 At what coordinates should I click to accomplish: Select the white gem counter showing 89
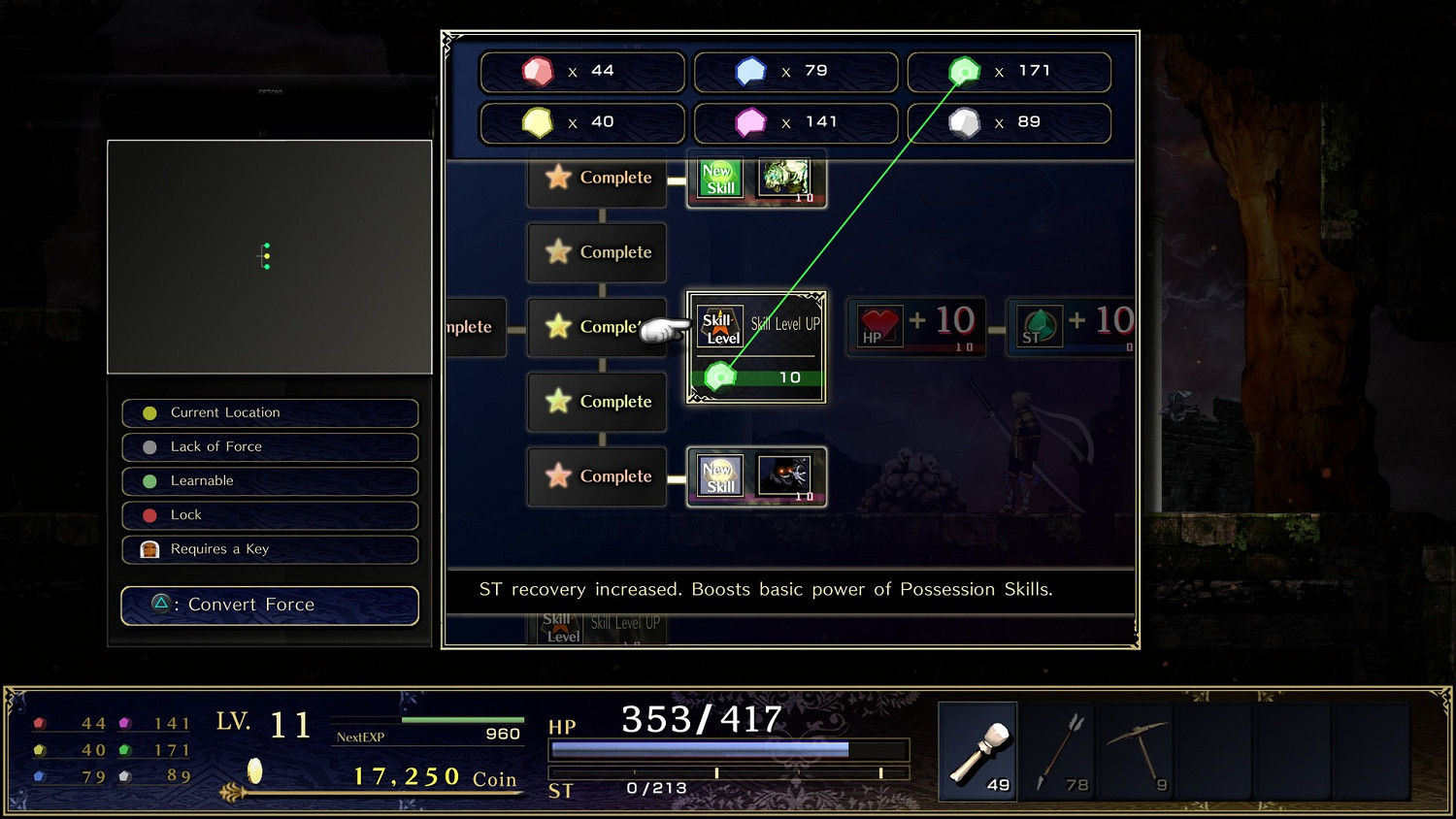point(1008,122)
